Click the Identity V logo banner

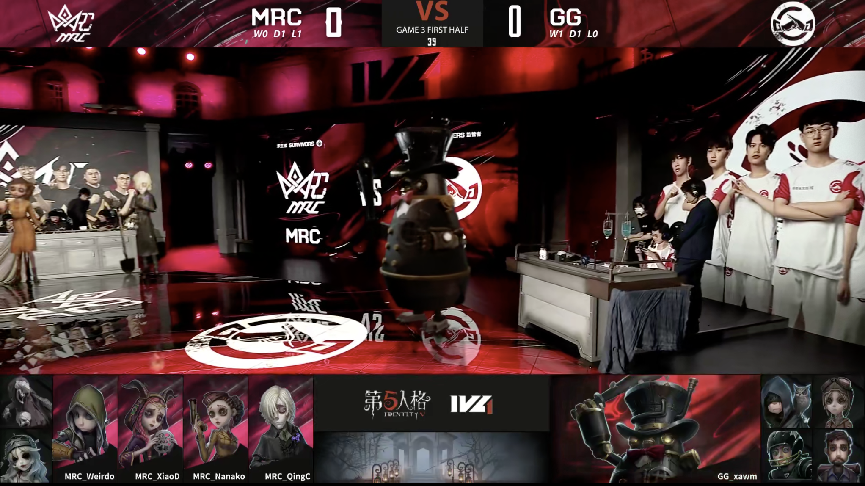[x=431, y=402]
